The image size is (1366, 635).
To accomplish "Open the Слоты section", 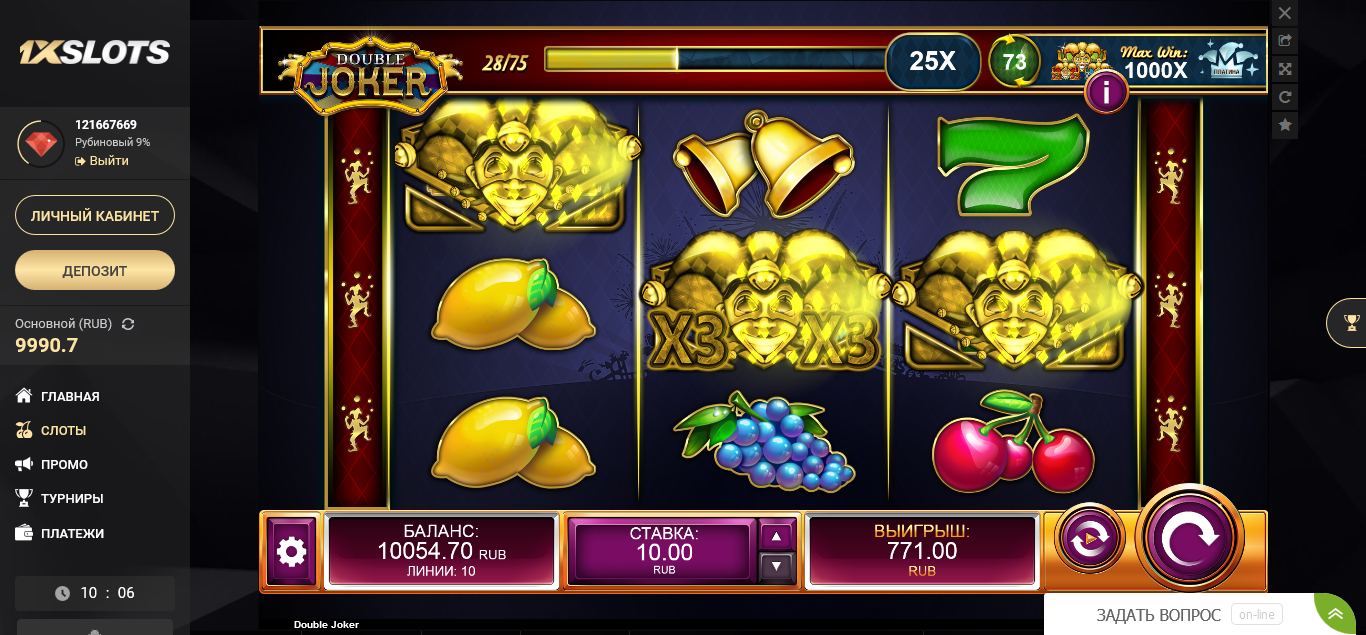I will coord(63,430).
